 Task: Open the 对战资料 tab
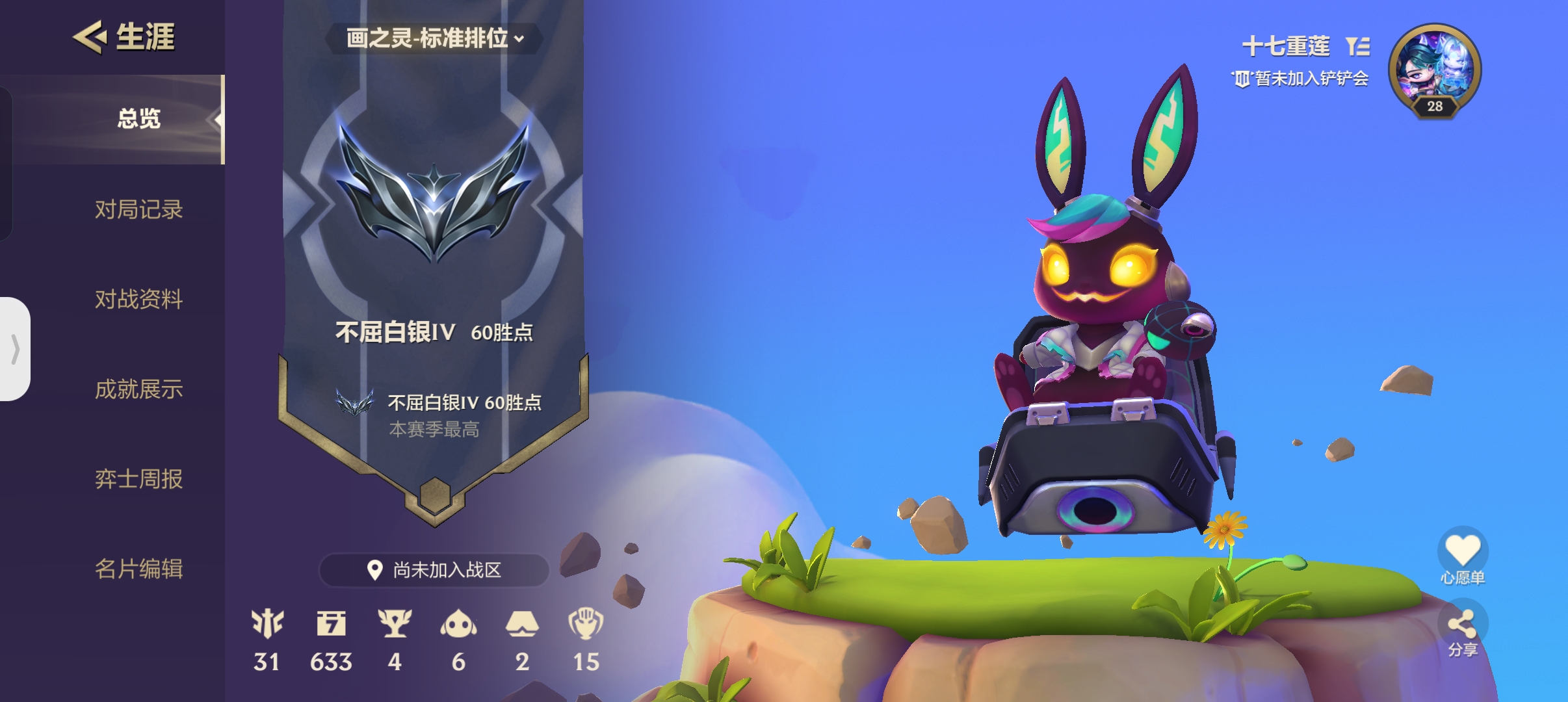click(x=138, y=299)
